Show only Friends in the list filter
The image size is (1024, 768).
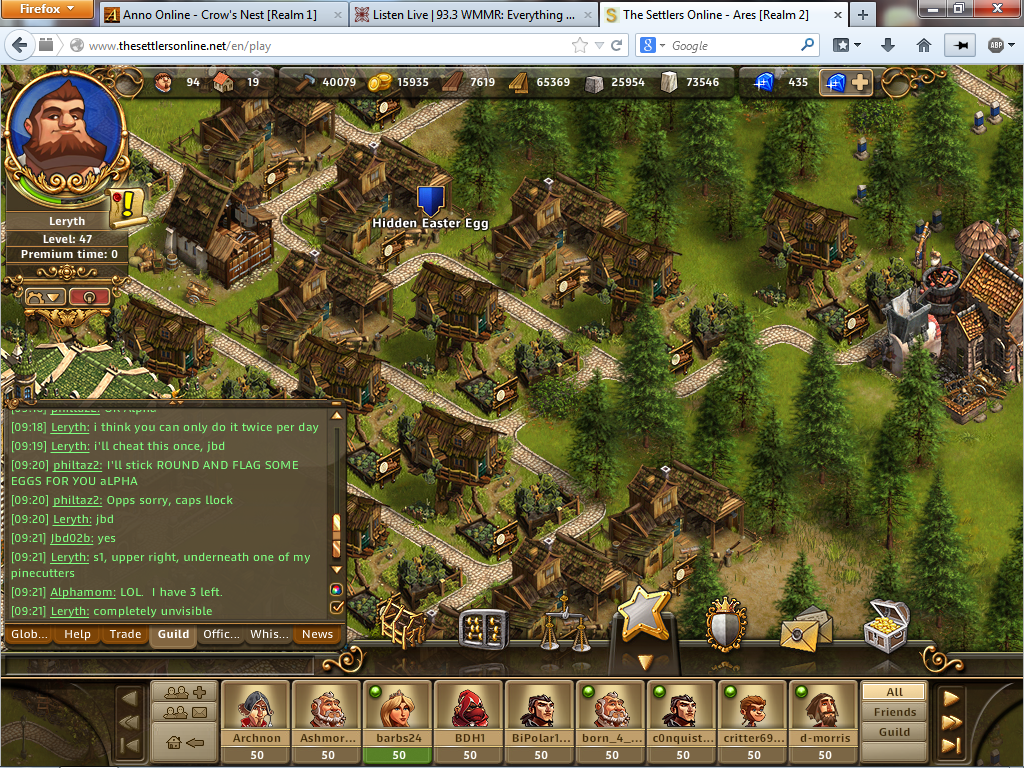tap(894, 712)
